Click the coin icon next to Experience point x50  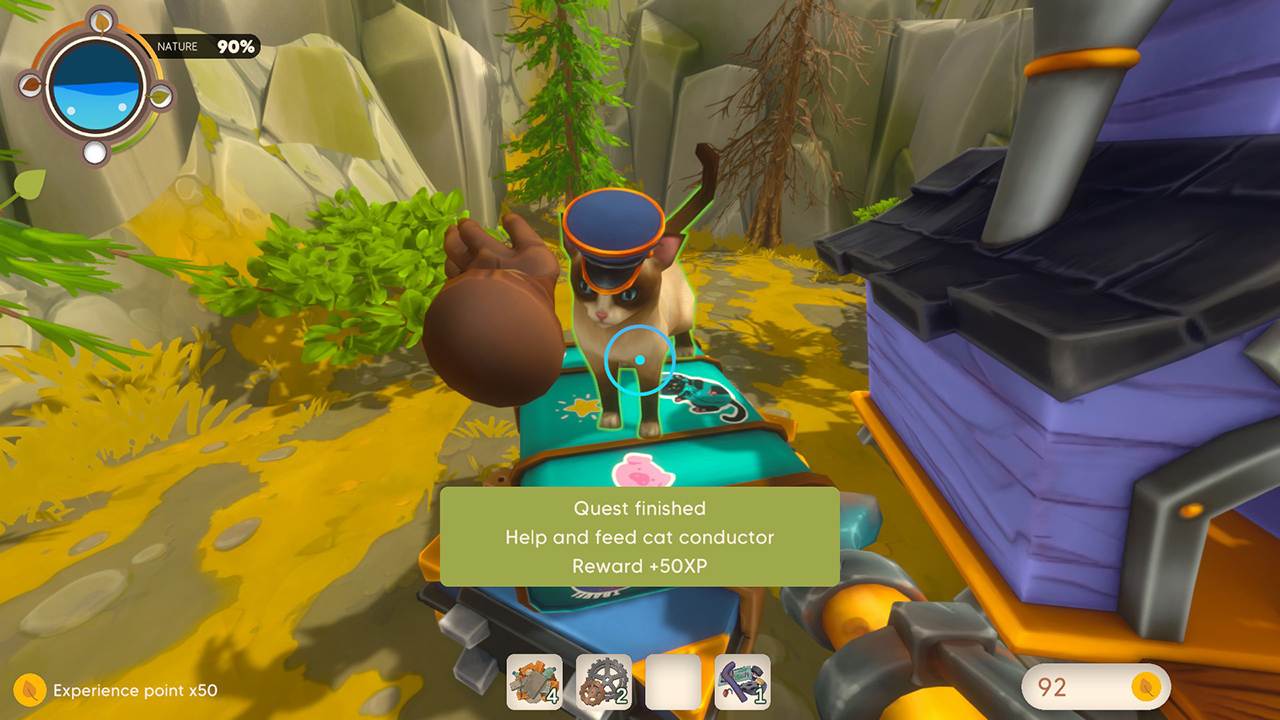27,690
